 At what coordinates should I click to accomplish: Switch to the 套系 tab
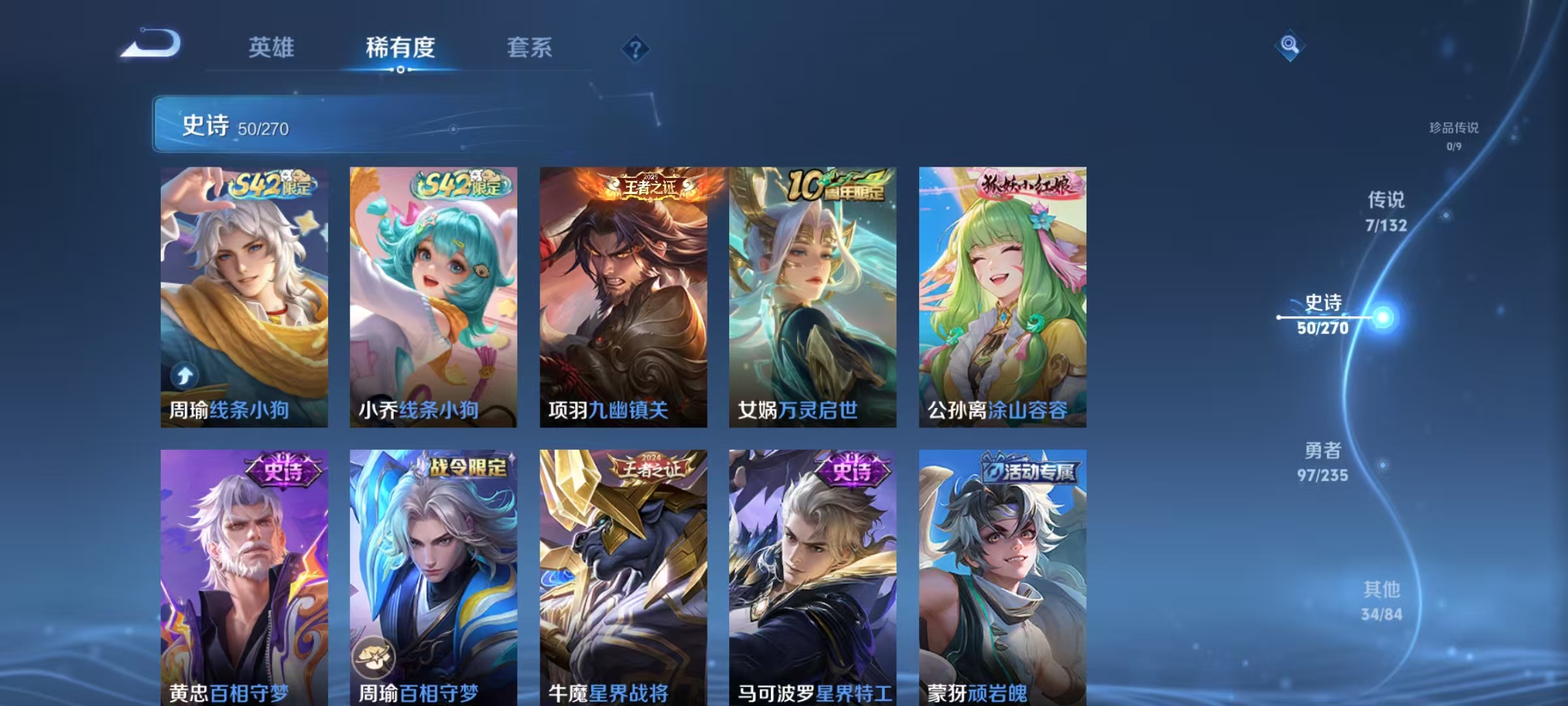pos(530,47)
